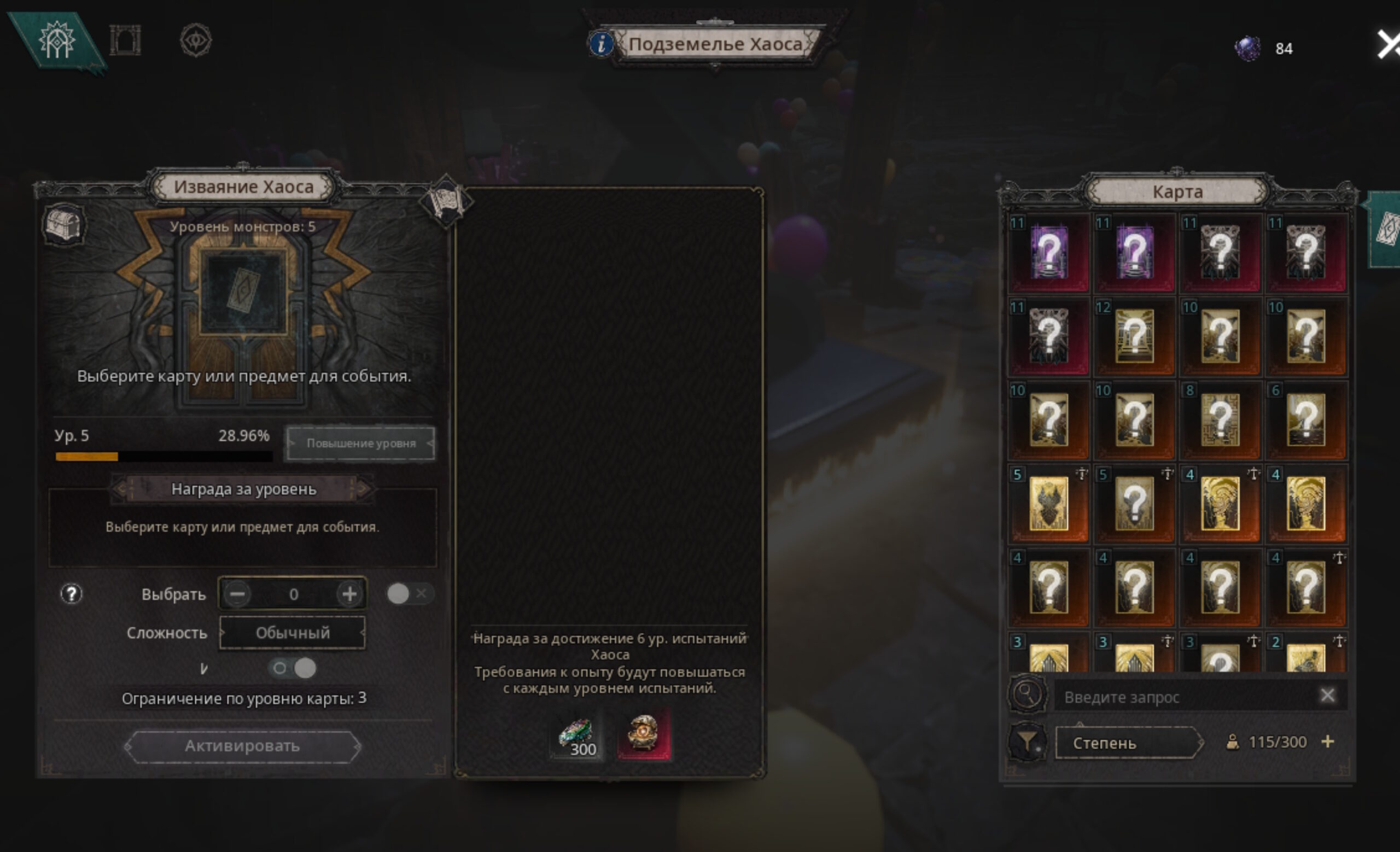This screenshot has width=1400, height=852.
Task: Decrease the Выбрать count with minus
Action: tap(237, 594)
